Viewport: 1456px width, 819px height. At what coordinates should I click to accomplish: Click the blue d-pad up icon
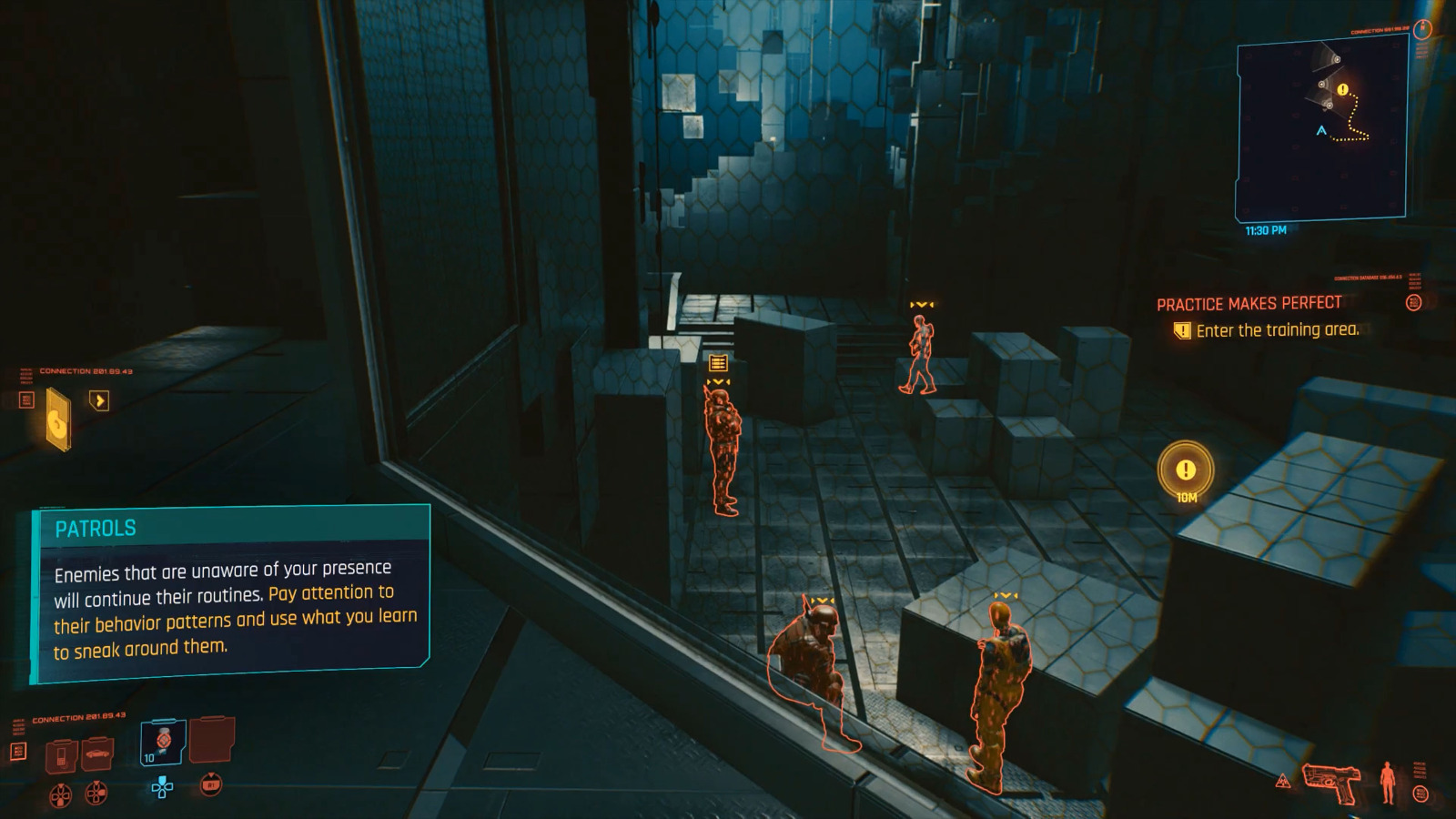click(x=163, y=787)
